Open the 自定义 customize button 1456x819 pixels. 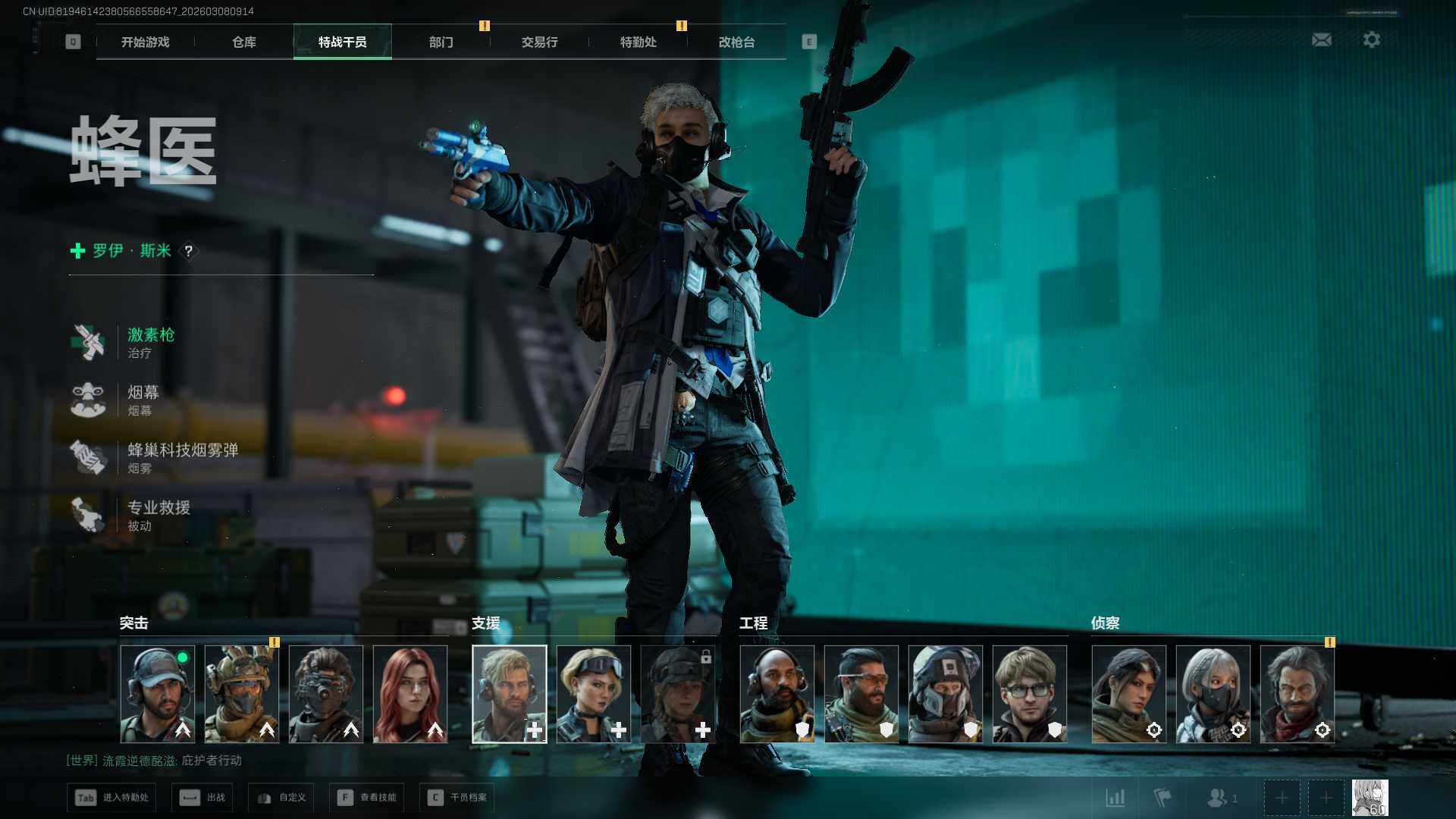pos(281,798)
